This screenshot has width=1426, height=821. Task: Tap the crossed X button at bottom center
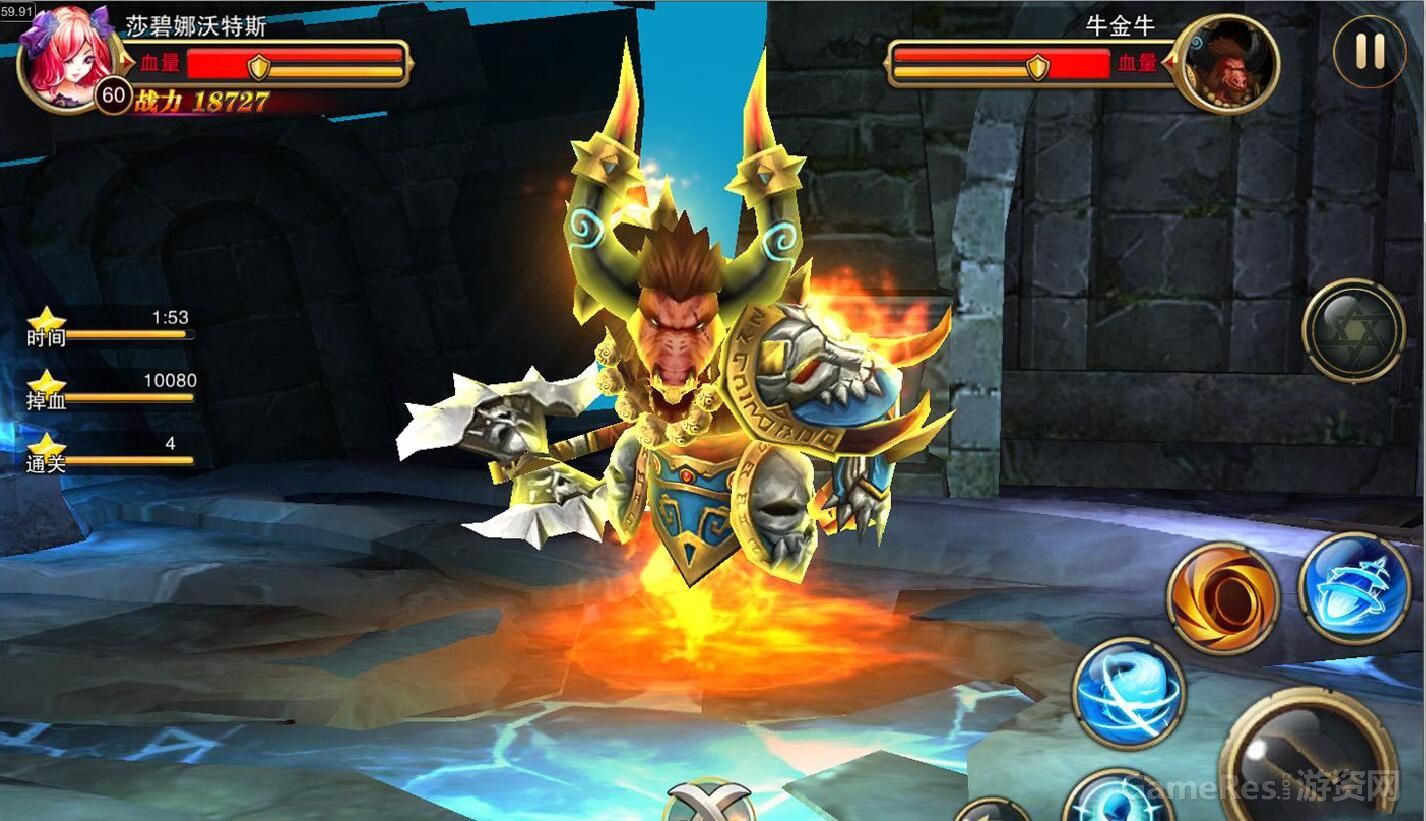click(709, 802)
